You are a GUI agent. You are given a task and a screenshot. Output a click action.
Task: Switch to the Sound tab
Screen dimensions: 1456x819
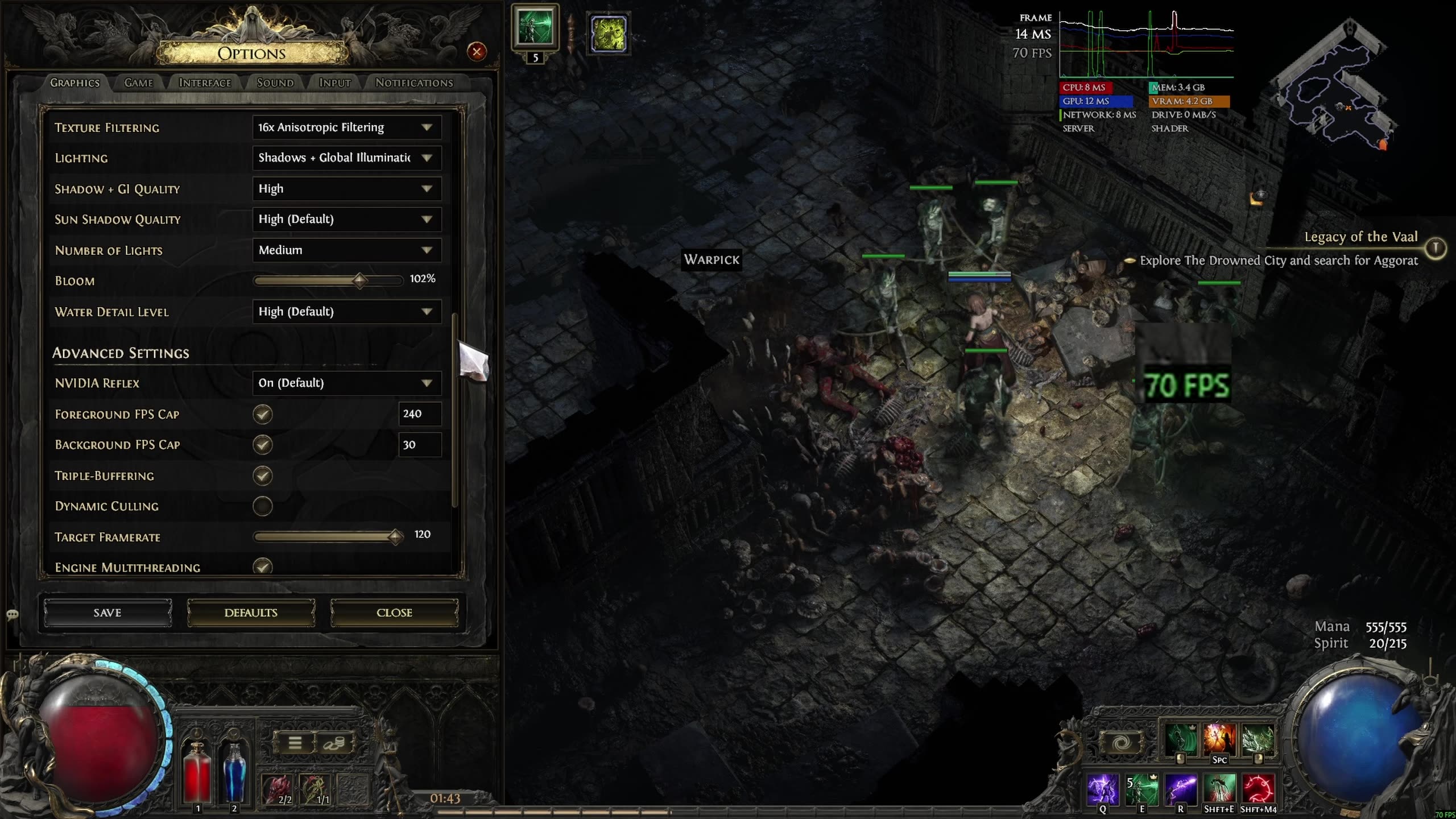click(275, 83)
